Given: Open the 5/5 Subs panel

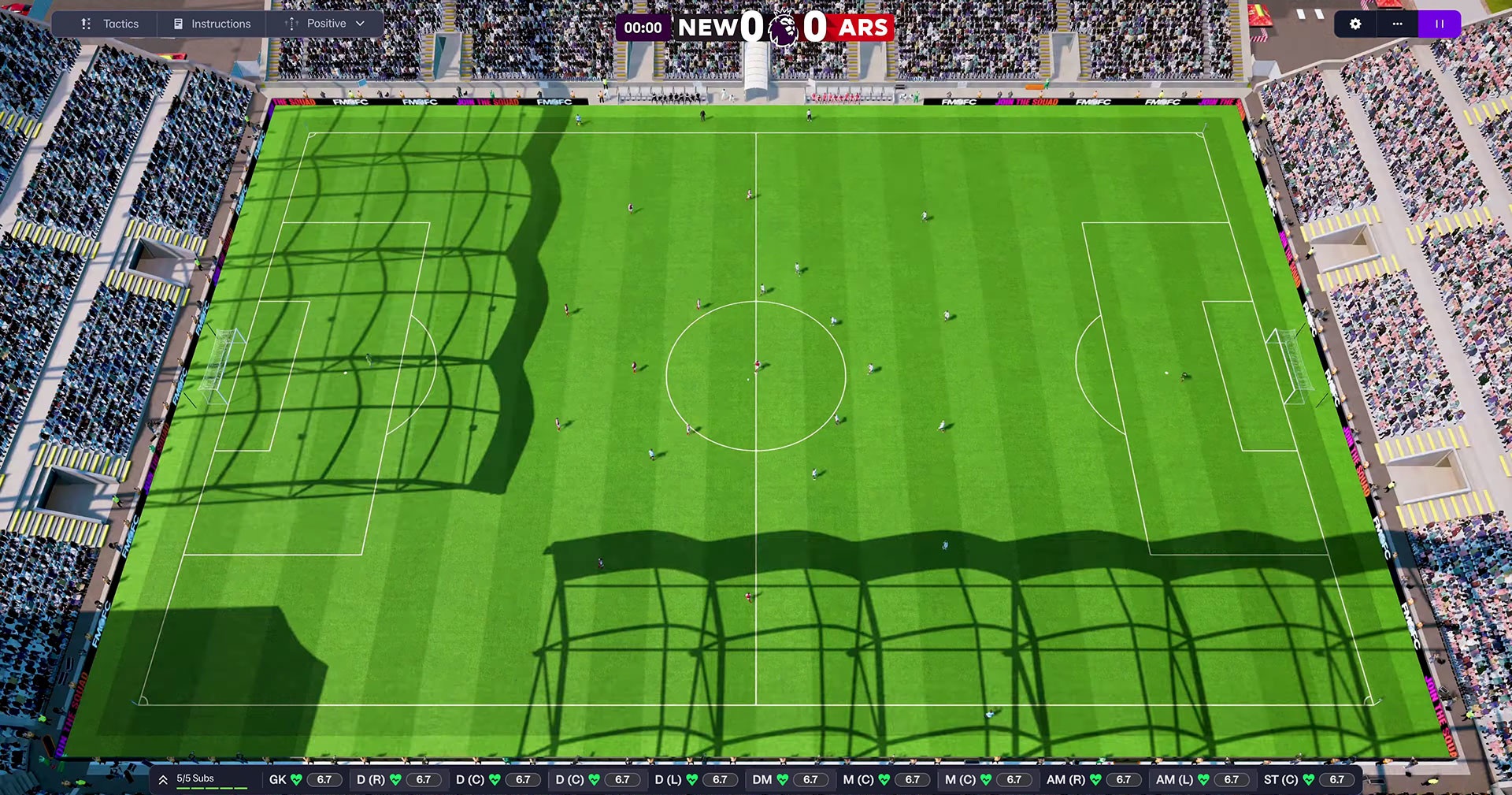Looking at the screenshot, I should click(x=194, y=778).
